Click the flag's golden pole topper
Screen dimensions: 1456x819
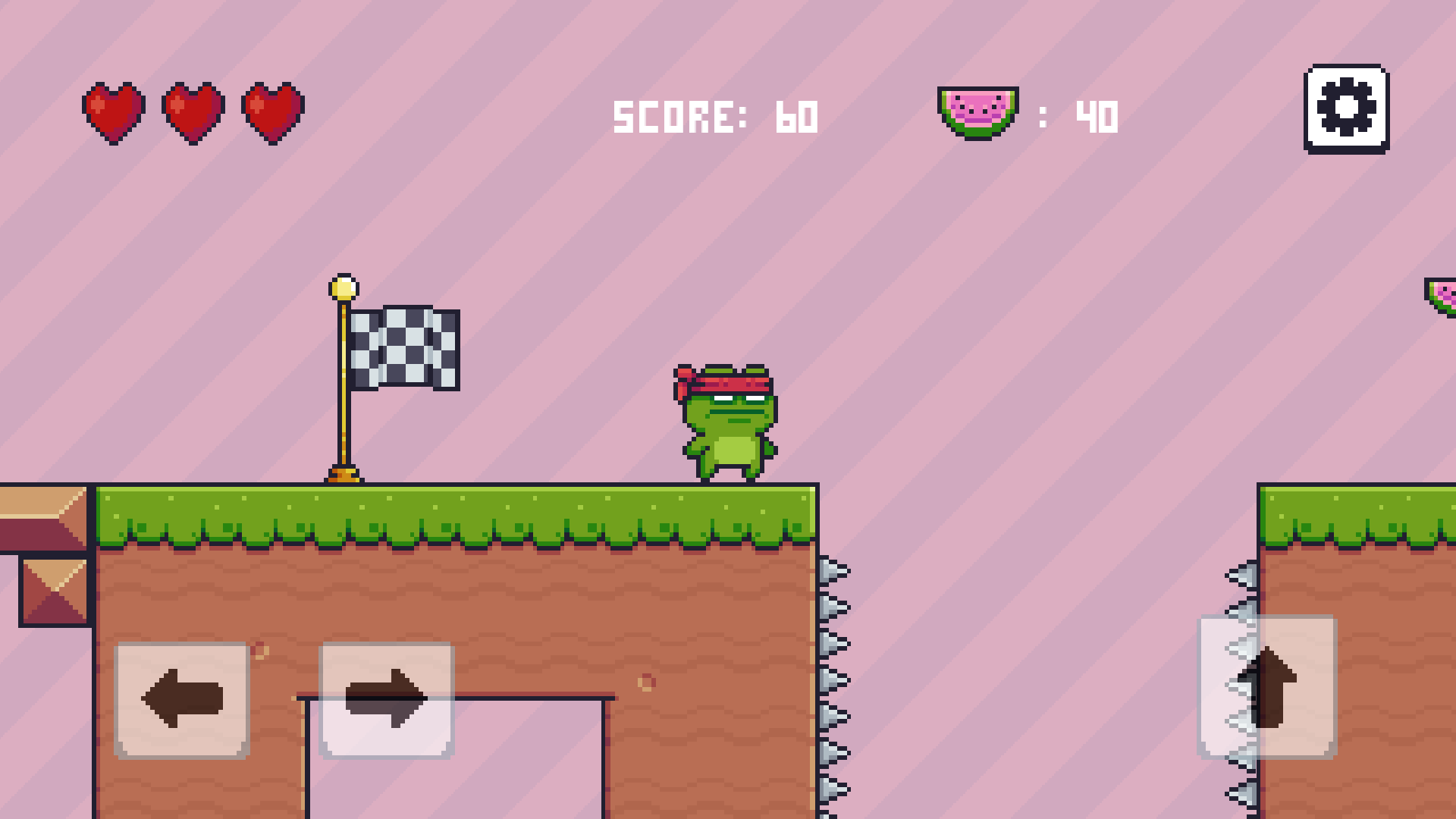pyautogui.click(x=344, y=287)
